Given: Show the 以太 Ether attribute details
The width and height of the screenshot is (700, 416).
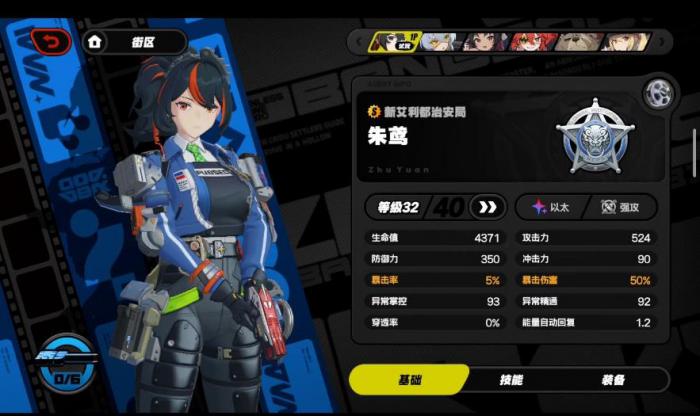Looking at the screenshot, I should click(550, 207).
